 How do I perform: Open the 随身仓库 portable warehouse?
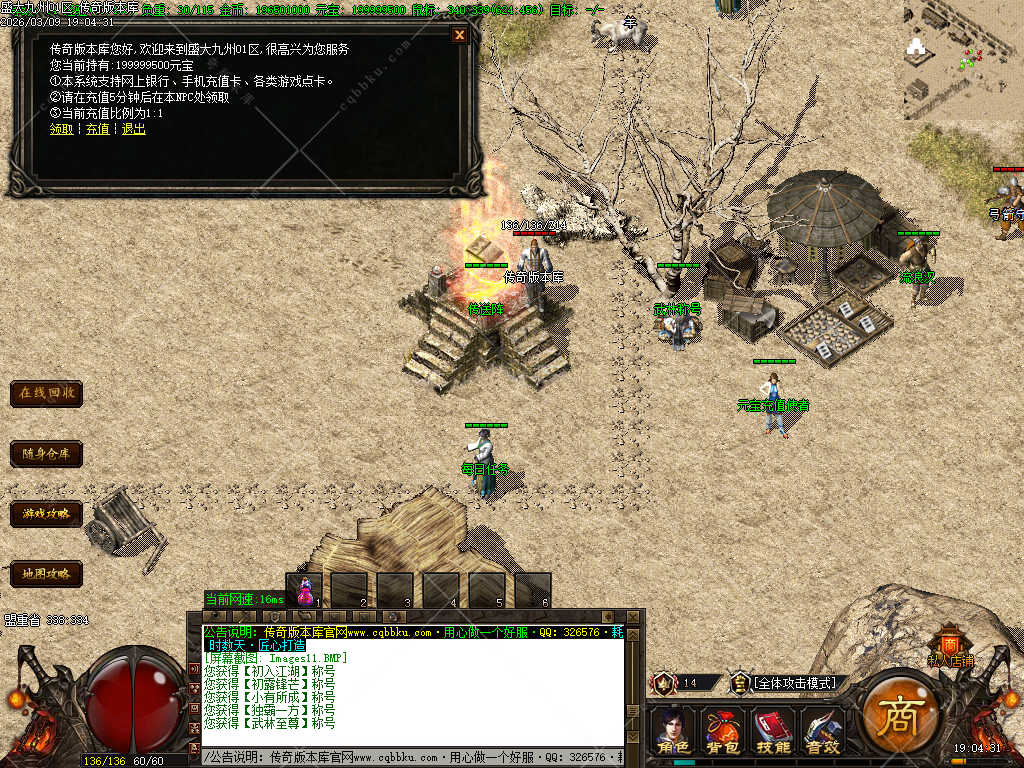(46, 454)
